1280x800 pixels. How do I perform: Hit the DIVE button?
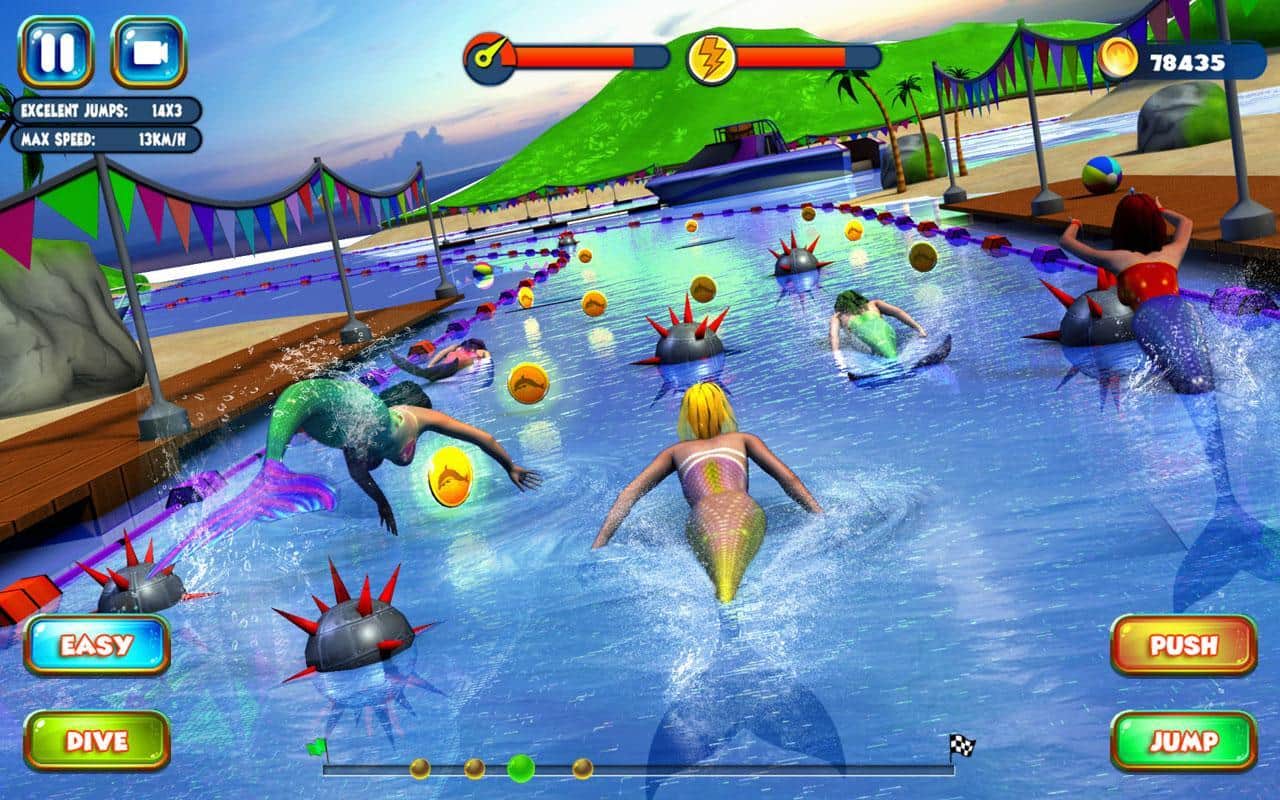[96, 741]
